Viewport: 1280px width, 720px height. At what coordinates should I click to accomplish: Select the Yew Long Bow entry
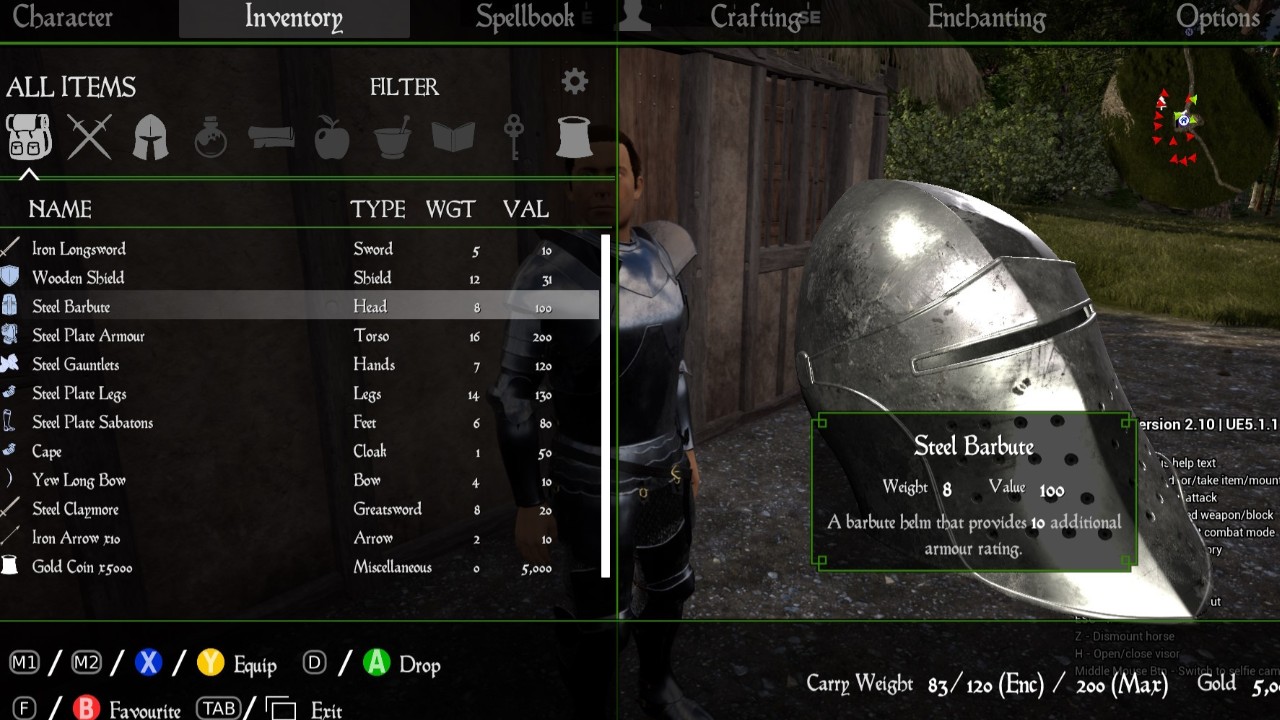(78, 481)
